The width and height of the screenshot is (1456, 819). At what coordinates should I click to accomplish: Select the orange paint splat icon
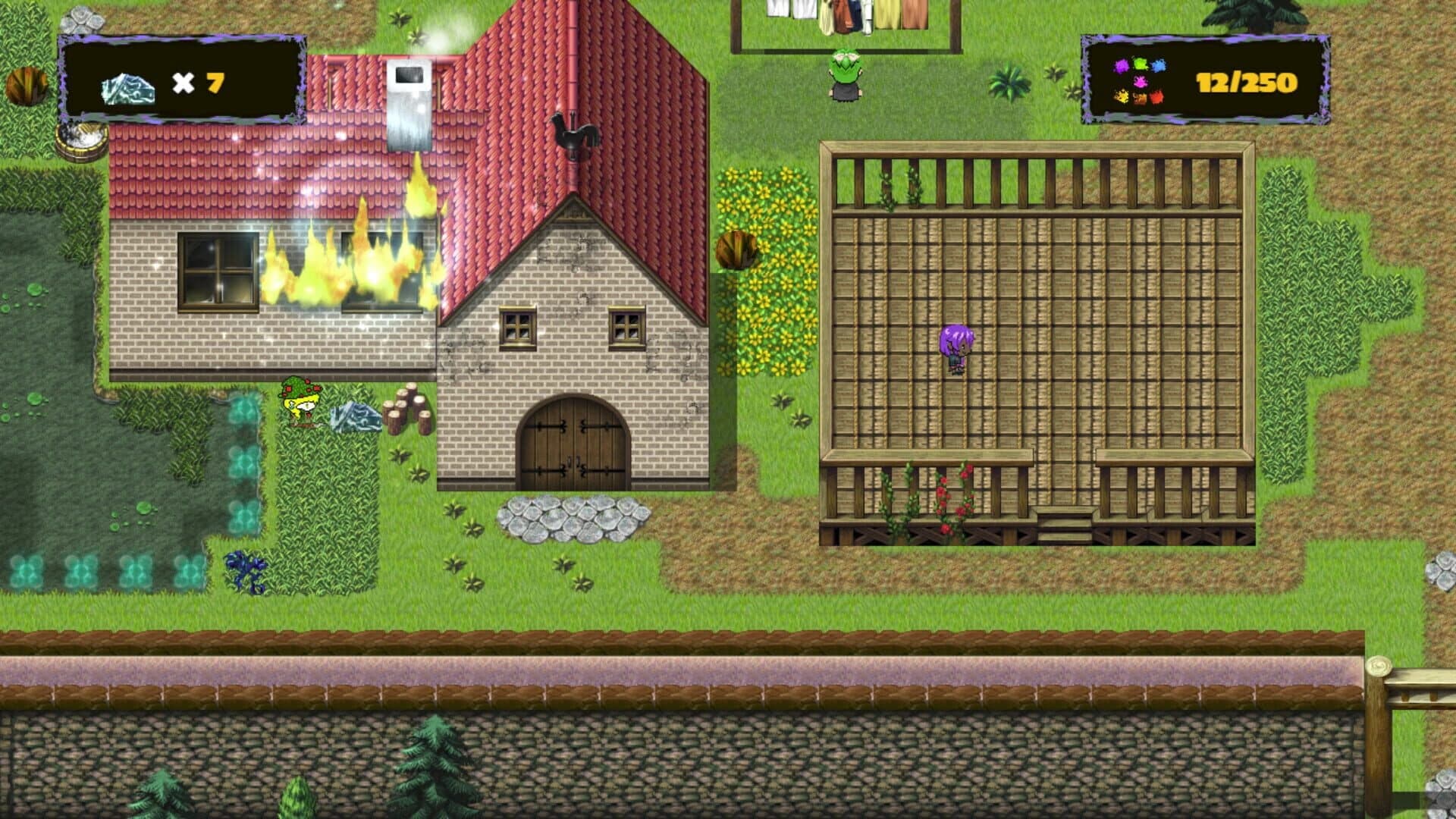click(x=1140, y=99)
